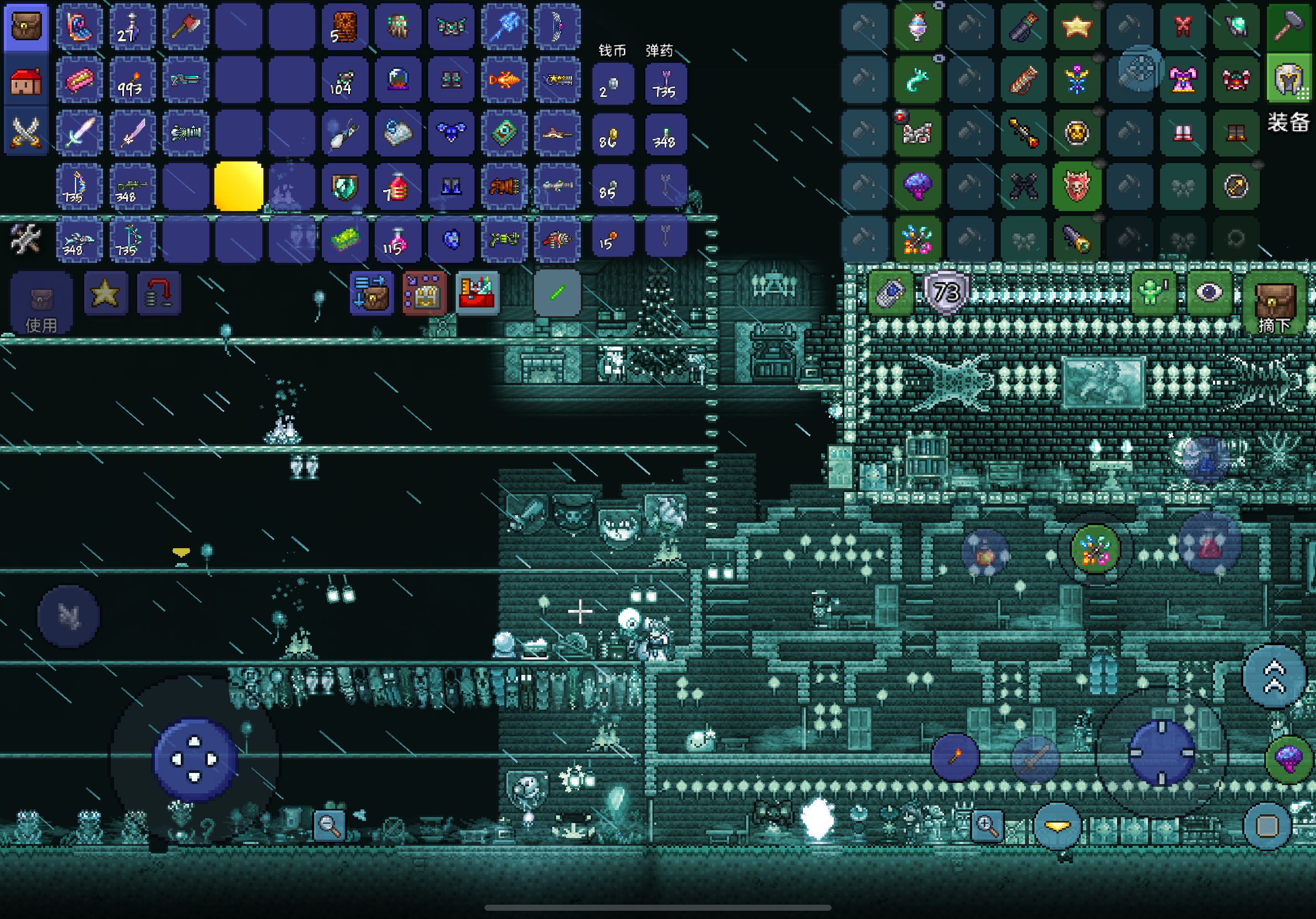Tap the double-arrow jump button
Image resolution: width=1316 pixels, height=919 pixels.
pos(1274,675)
